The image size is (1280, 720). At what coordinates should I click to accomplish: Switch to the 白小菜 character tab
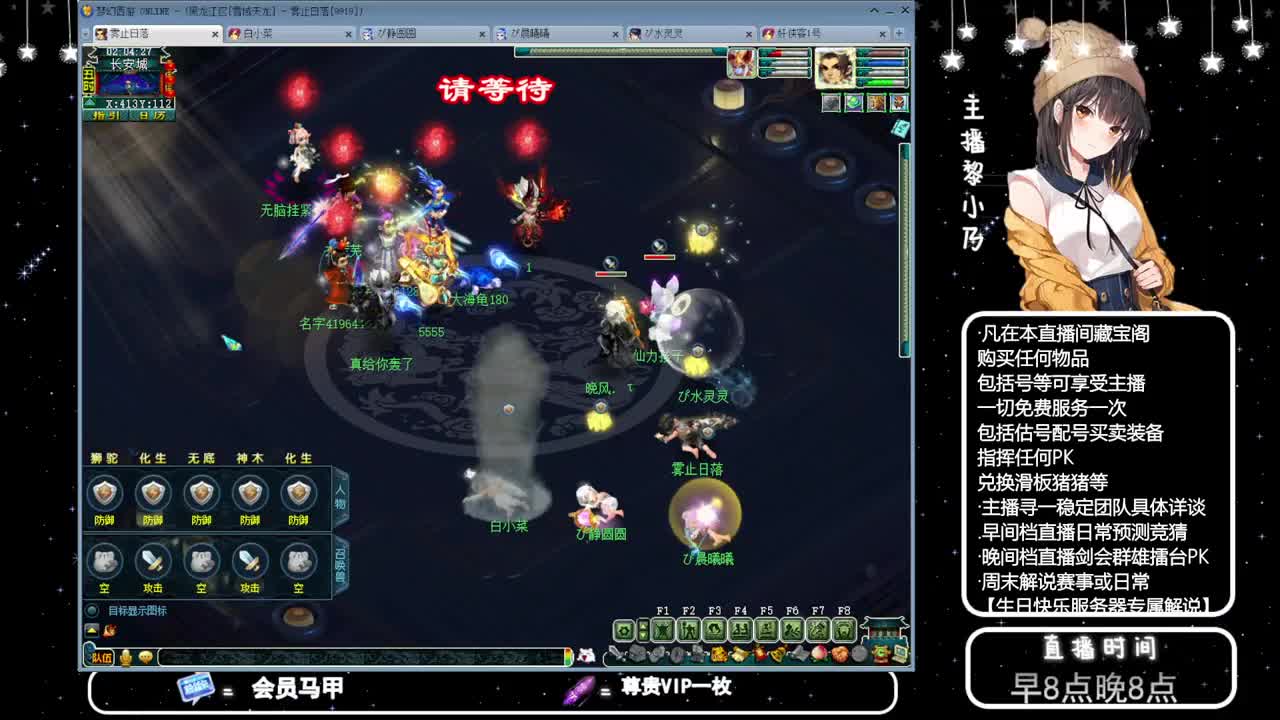[280, 32]
